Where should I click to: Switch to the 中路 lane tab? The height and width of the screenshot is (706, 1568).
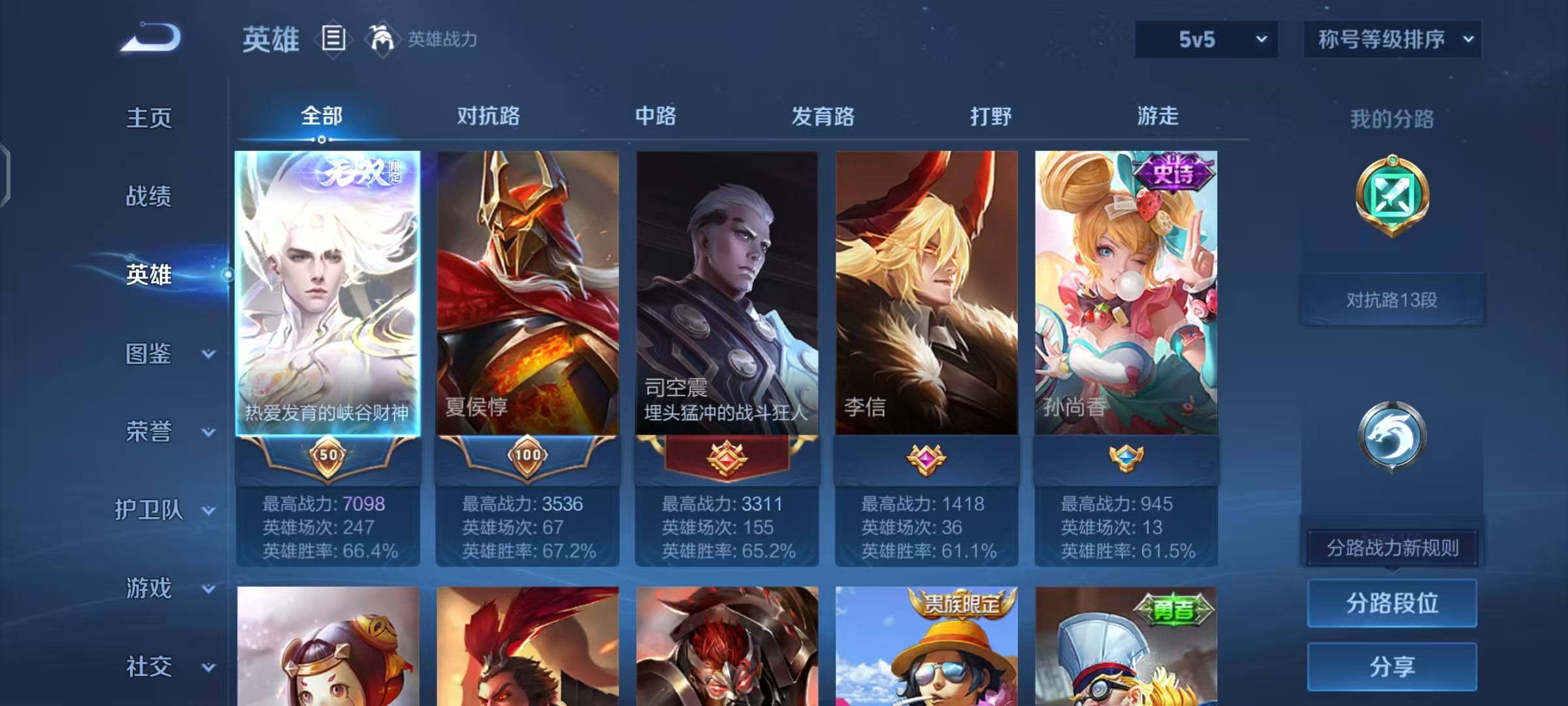click(x=657, y=116)
